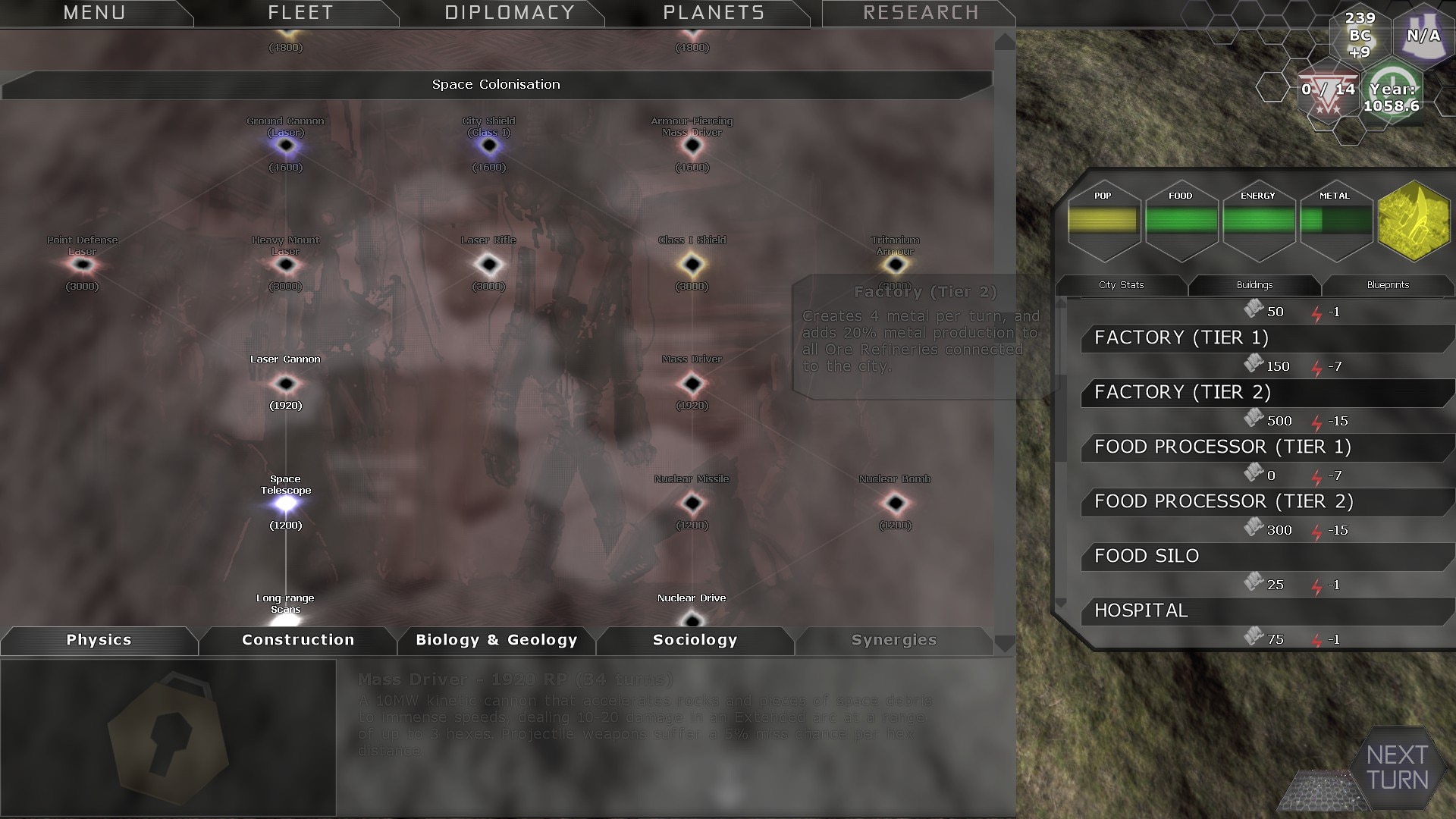Switch to the Buildings tab
Image resolution: width=1456 pixels, height=819 pixels.
click(1254, 285)
